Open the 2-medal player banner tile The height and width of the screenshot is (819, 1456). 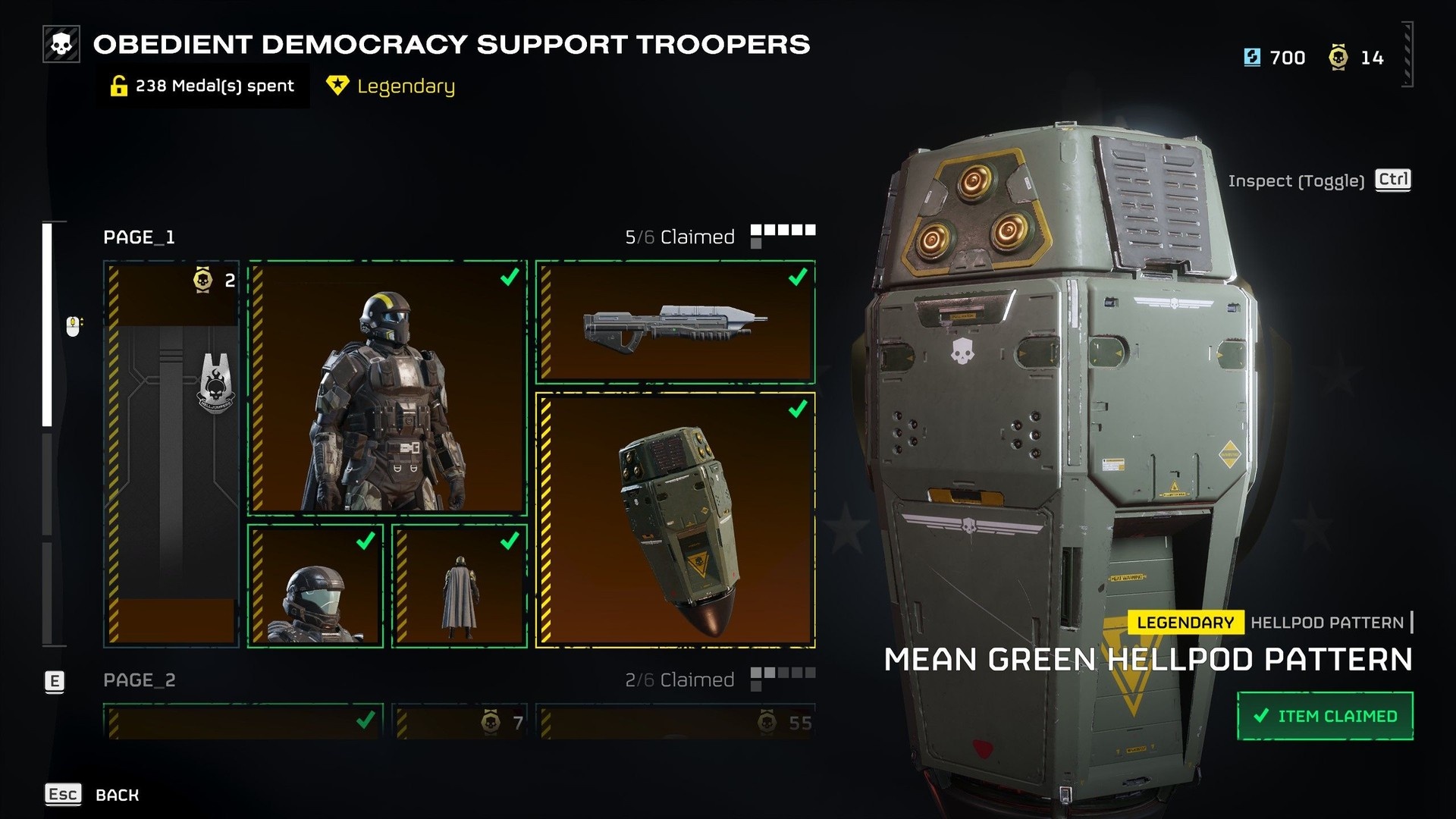coord(171,453)
